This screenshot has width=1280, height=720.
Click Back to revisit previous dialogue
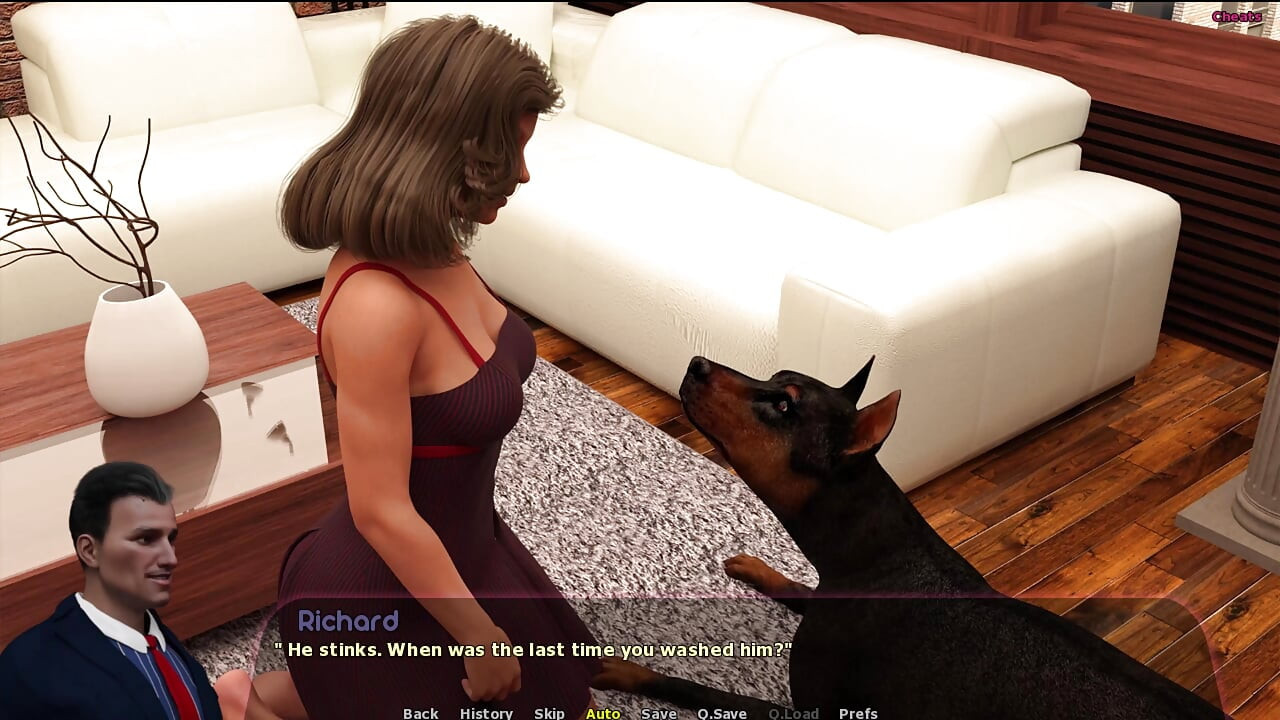click(x=420, y=713)
